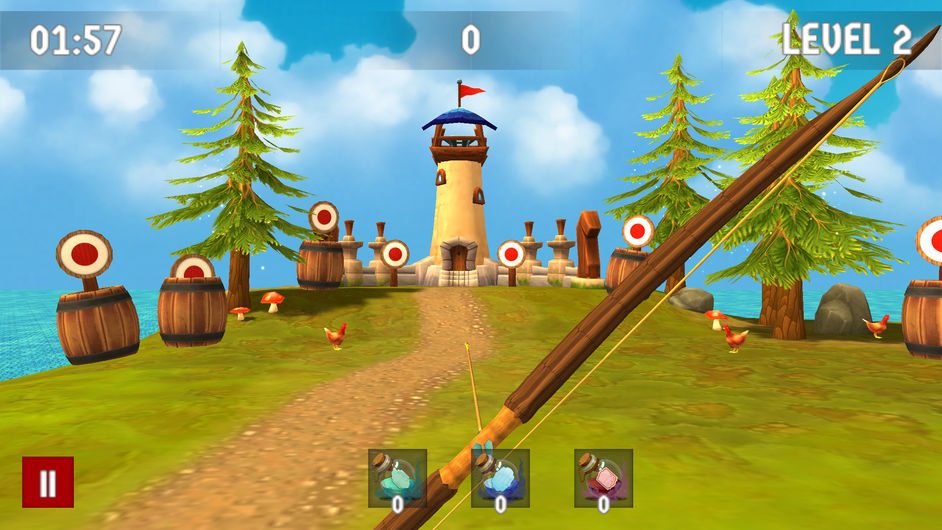The height and width of the screenshot is (530, 942).
Task: Use the green potion power-up
Action: (397, 478)
